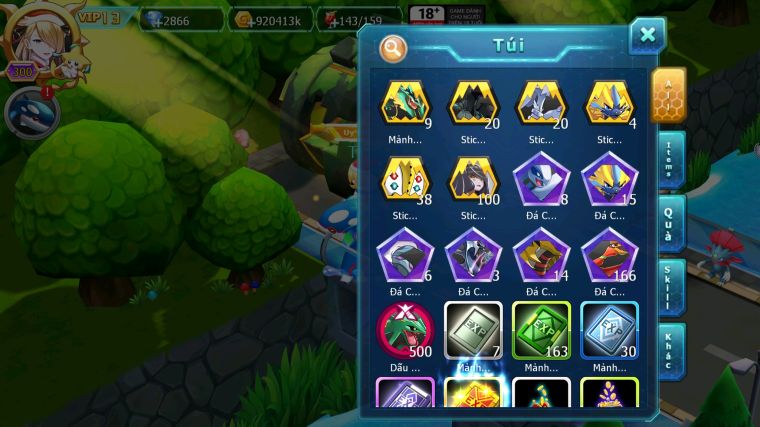Choose the grey EXP card with count 7
This screenshot has height=427, width=760.
click(473, 330)
